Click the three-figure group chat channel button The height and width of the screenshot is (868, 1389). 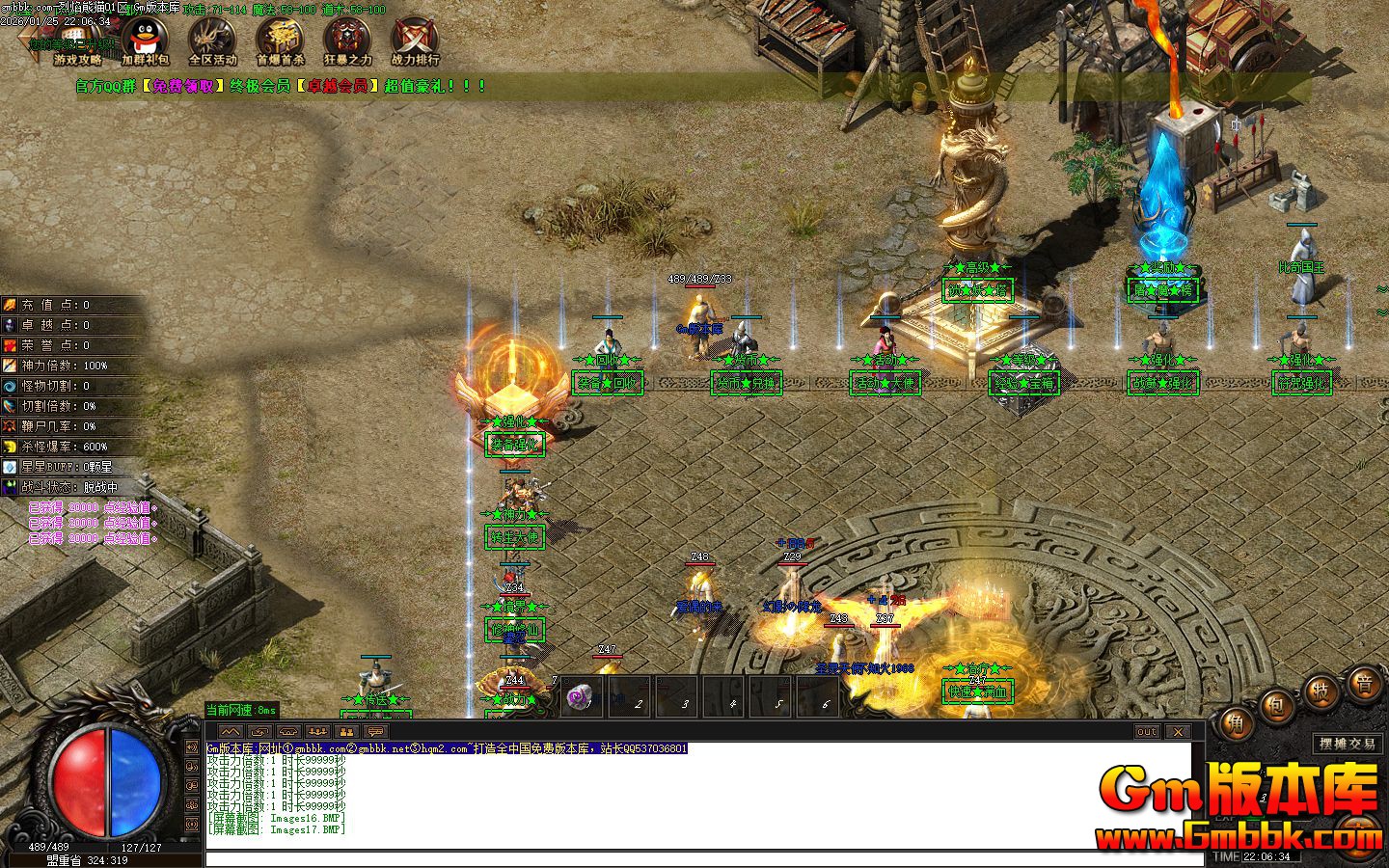(x=318, y=732)
